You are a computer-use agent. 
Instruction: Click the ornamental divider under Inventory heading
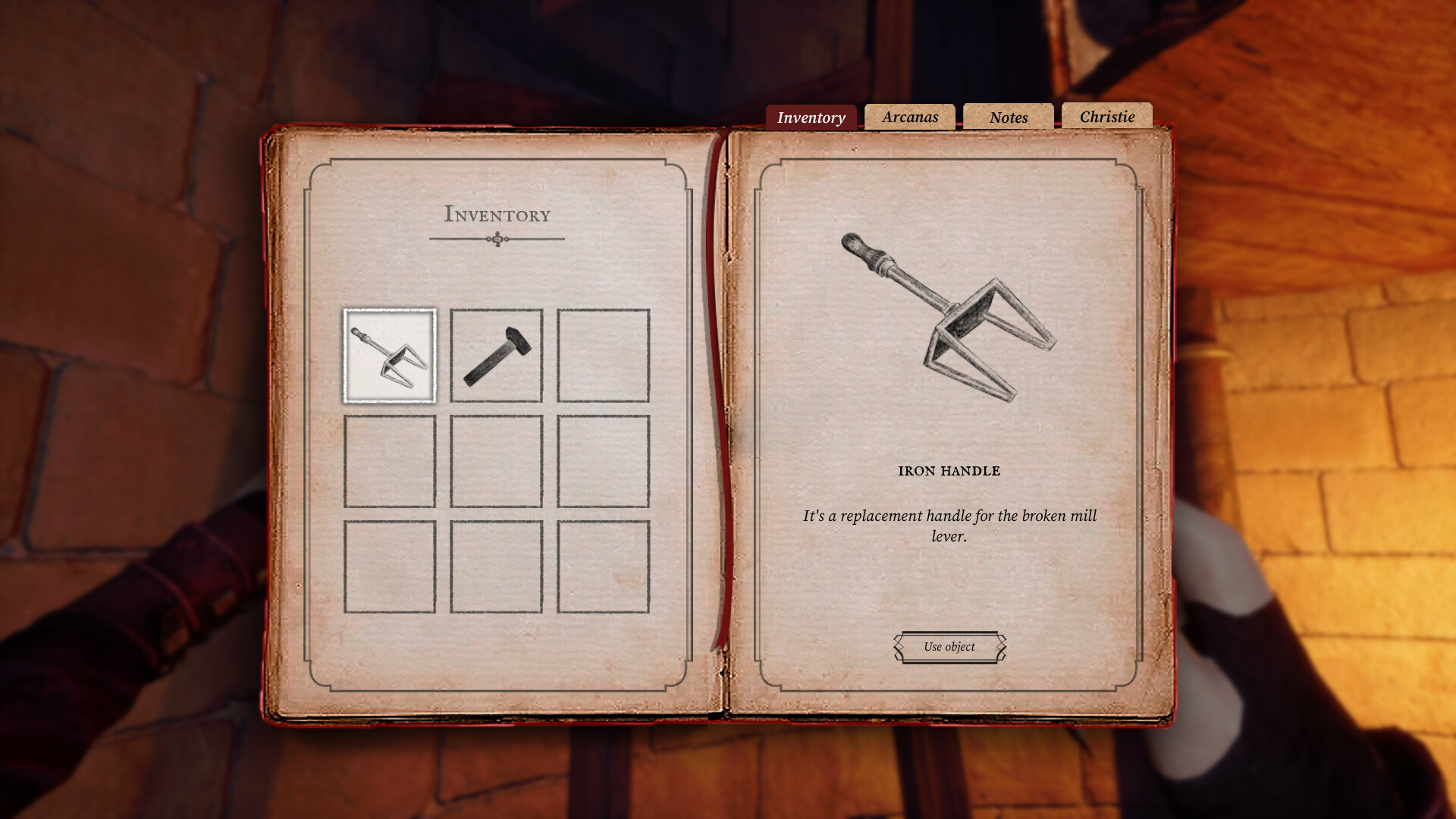pos(497,240)
